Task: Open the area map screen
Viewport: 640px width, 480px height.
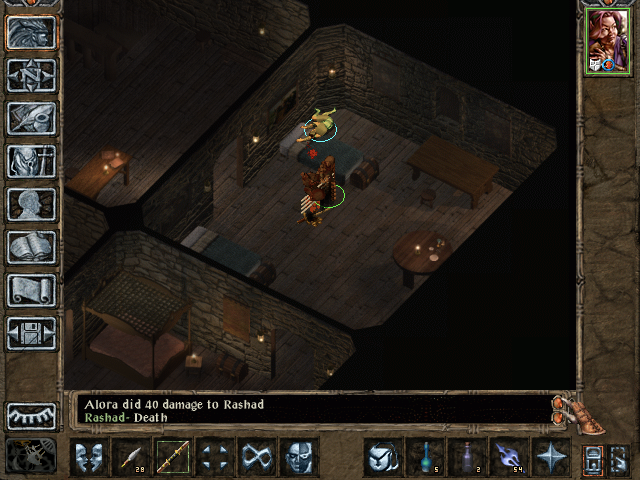Action: 31,75
